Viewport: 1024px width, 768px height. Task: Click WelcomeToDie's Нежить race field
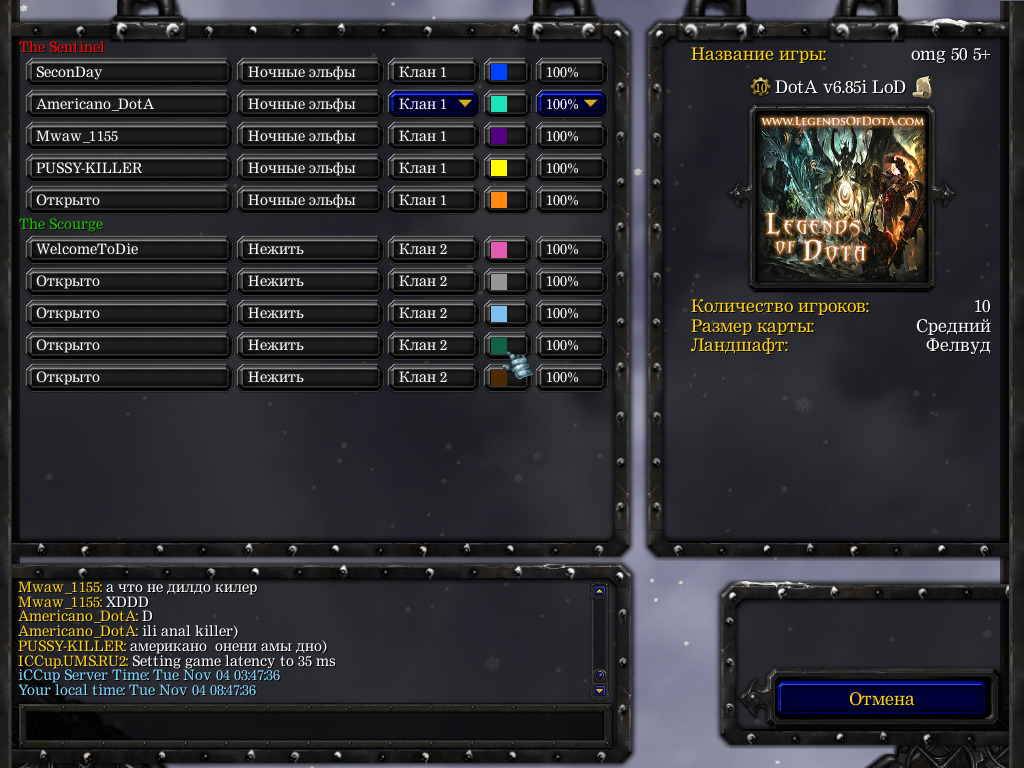pos(309,249)
